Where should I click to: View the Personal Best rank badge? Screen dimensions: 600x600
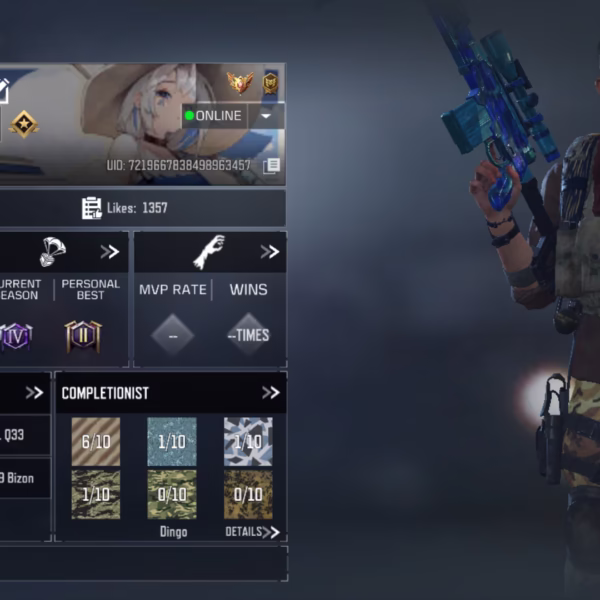click(x=83, y=336)
